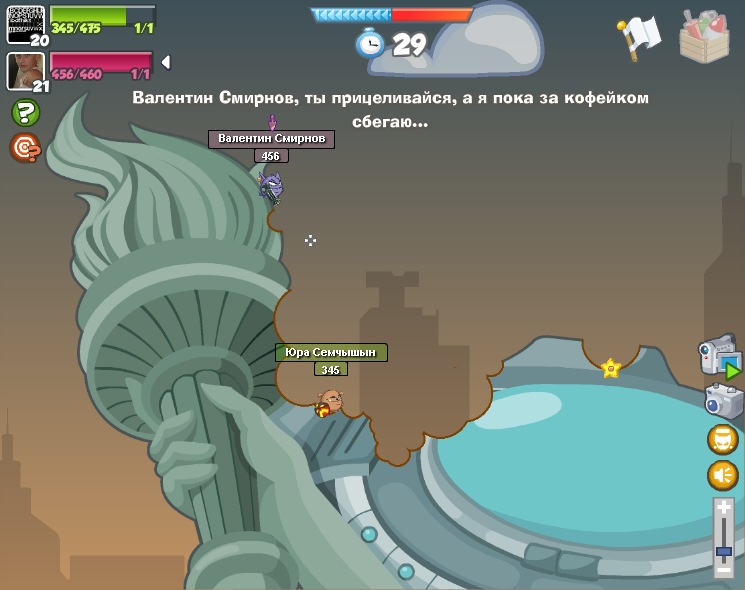Zoom out with the minus button
This screenshot has height=590, width=745.
pos(724,570)
